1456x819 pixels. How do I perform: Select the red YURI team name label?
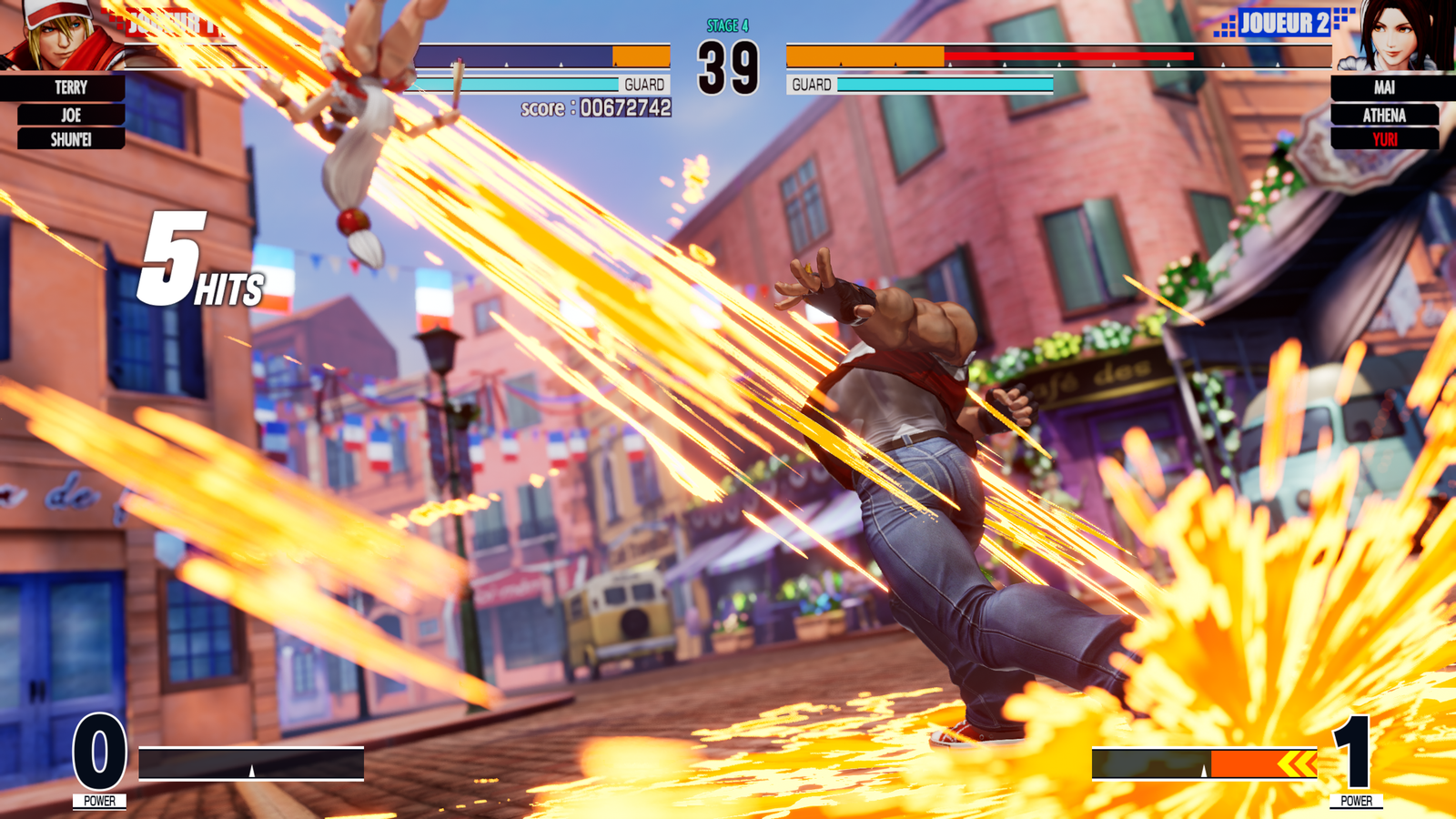tap(1384, 139)
